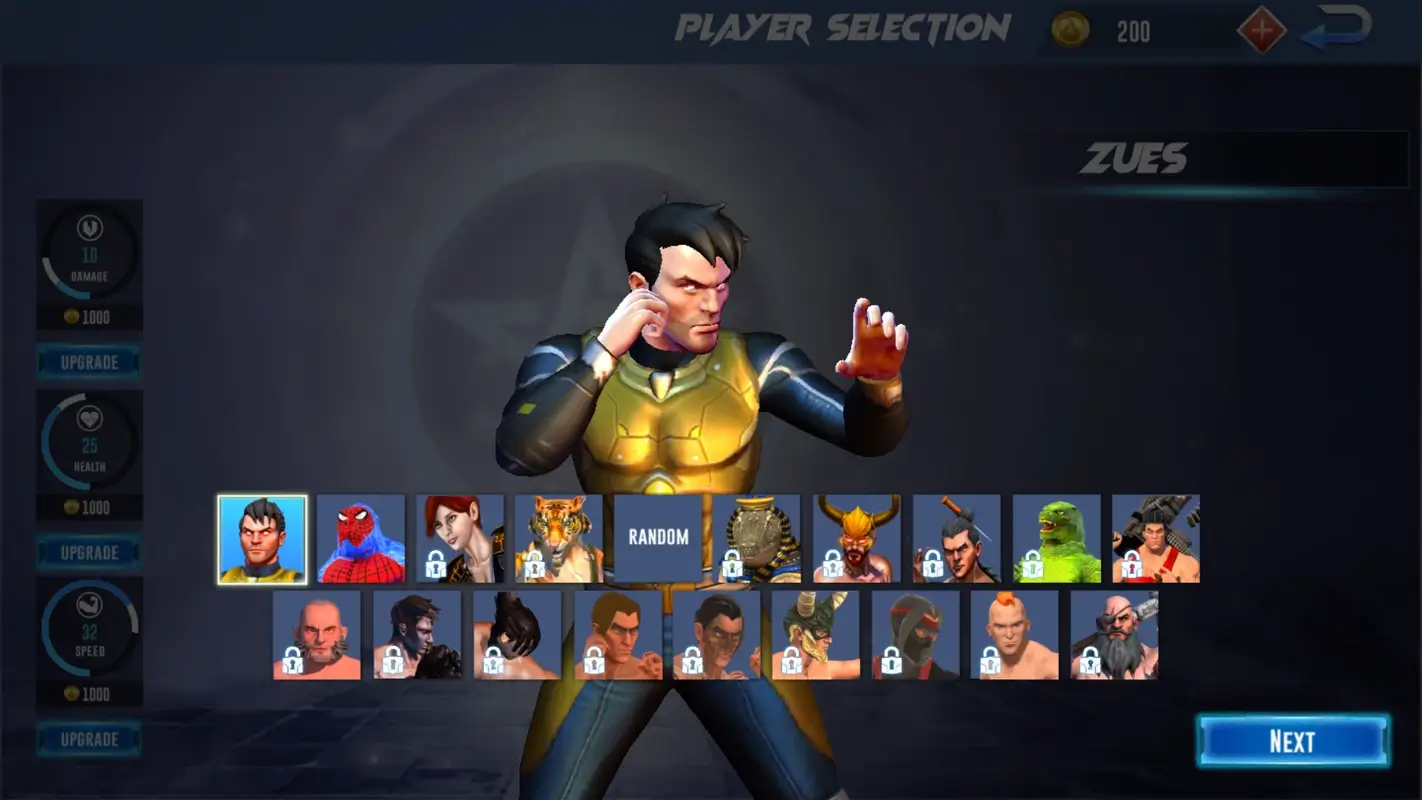Click the Speed progress ring

point(88,630)
